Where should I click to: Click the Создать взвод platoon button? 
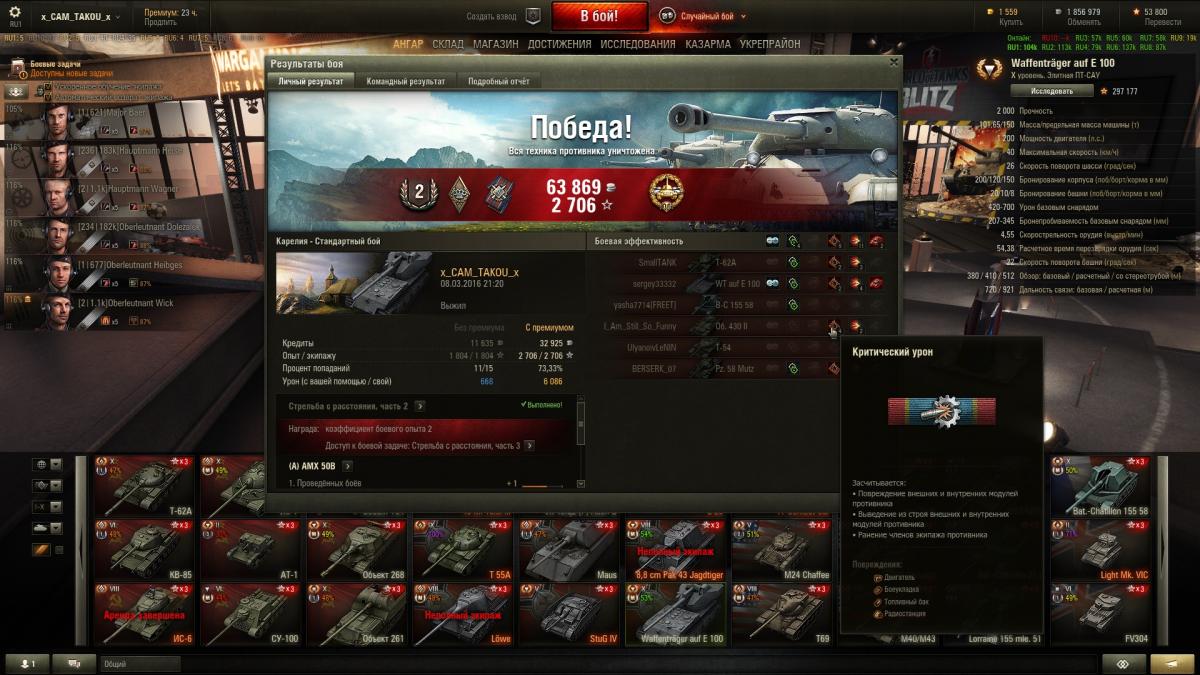click(506, 17)
